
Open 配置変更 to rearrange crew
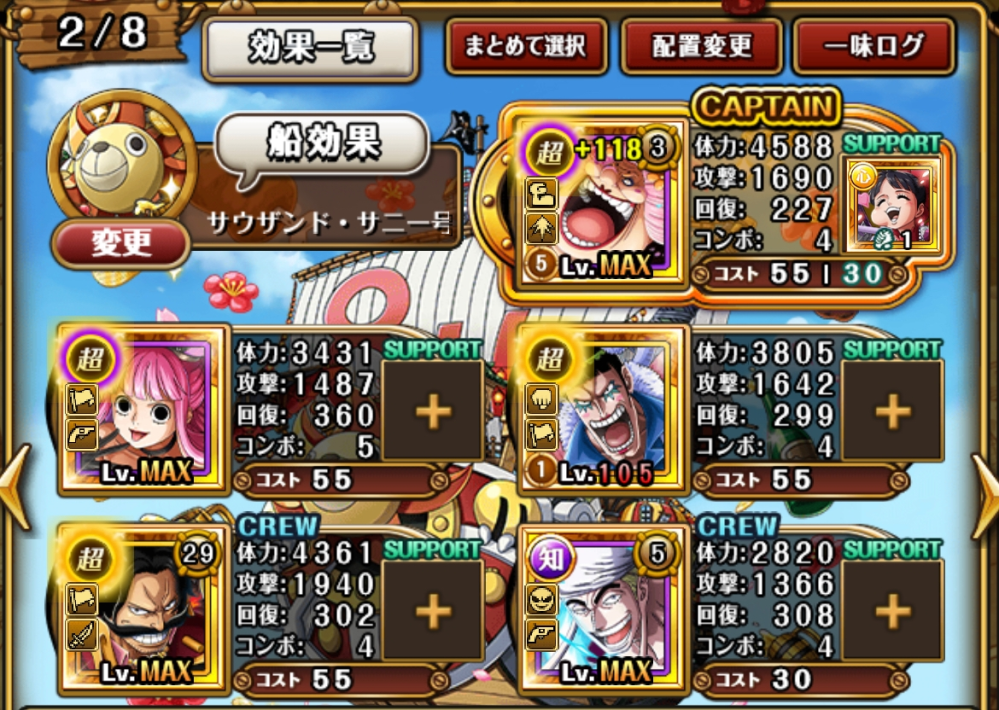tap(701, 46)
